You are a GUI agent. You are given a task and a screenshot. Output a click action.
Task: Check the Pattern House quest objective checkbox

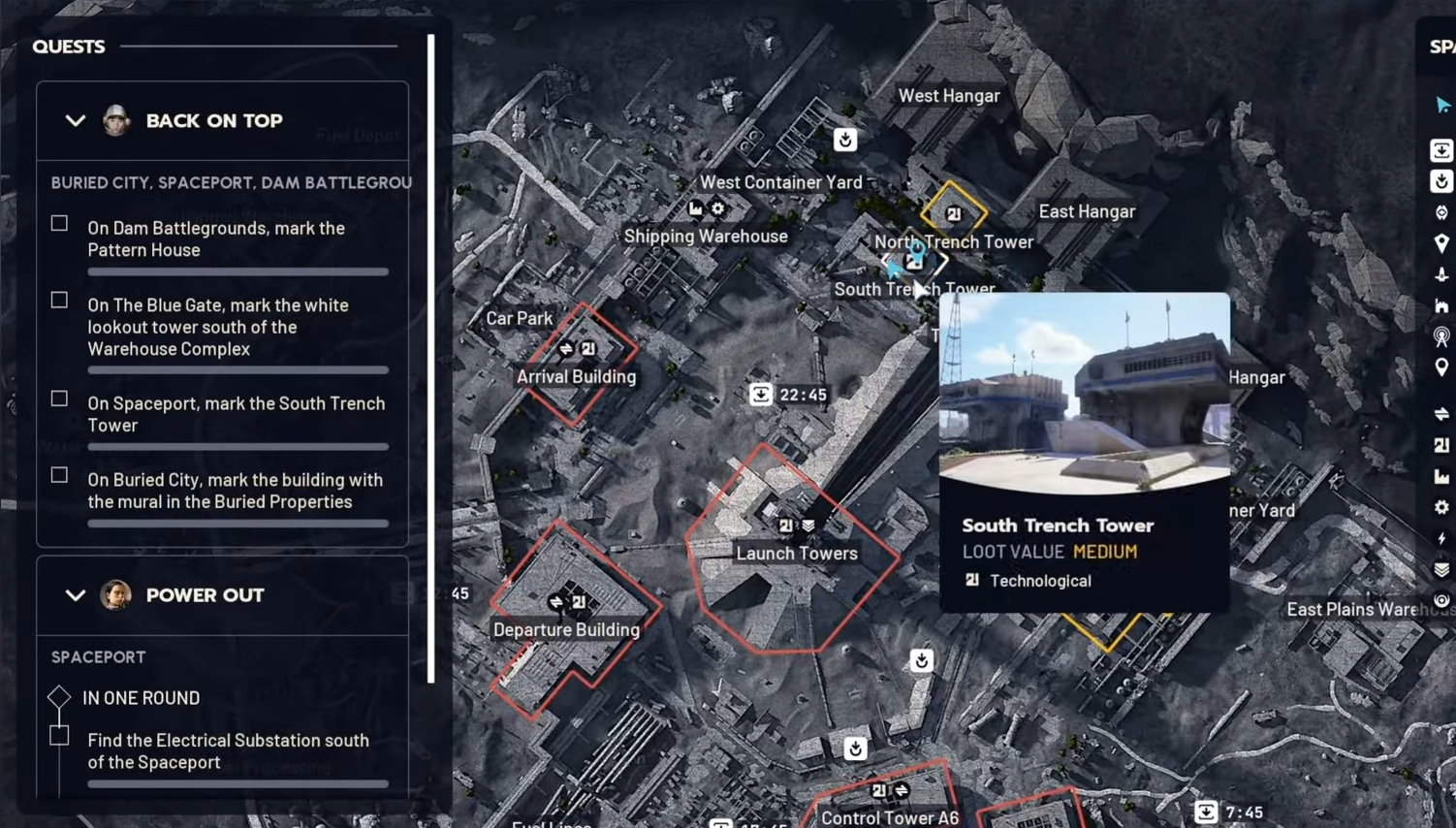pyautogui.click(x=58, y=223)
